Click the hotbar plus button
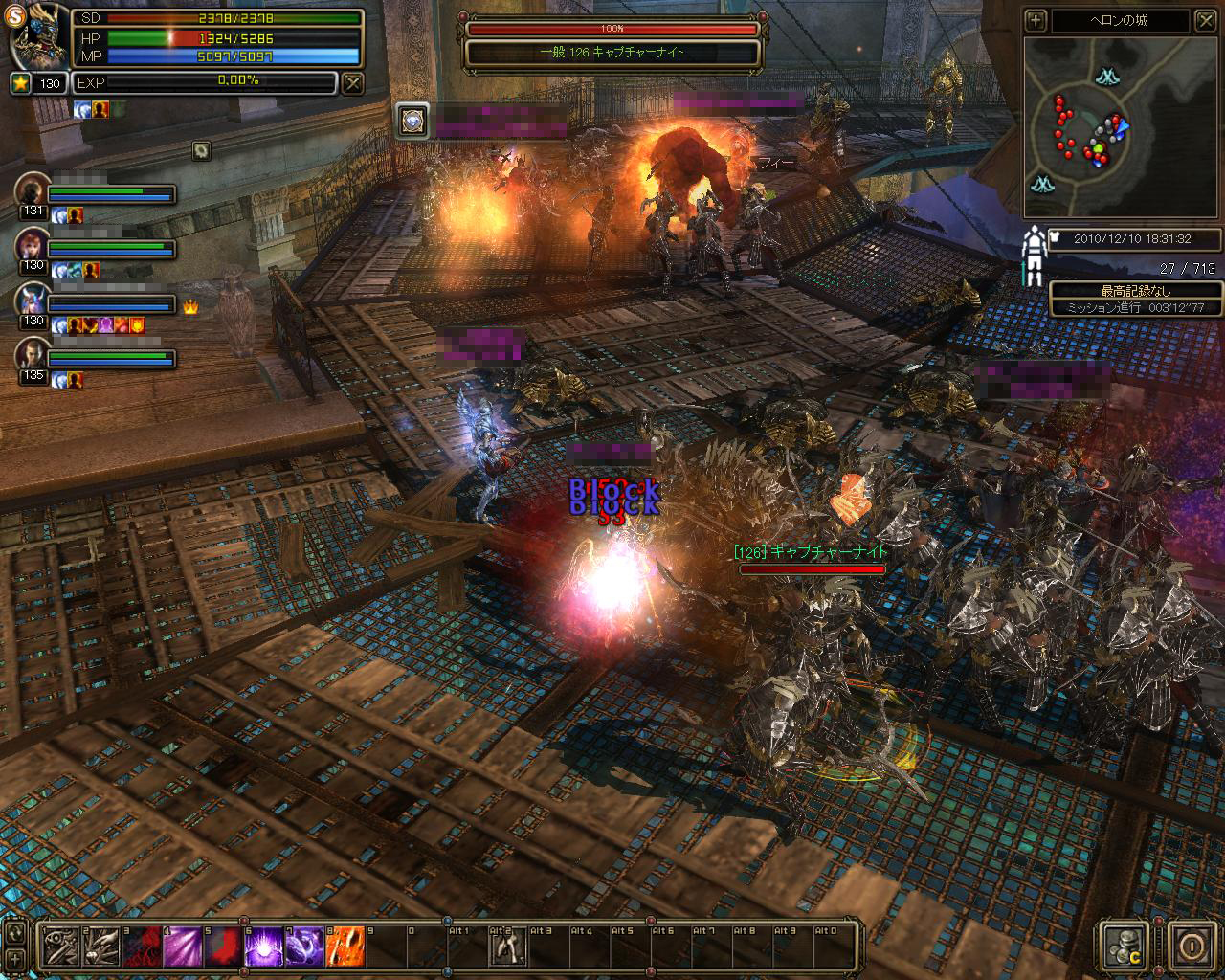 pos(15,958)
